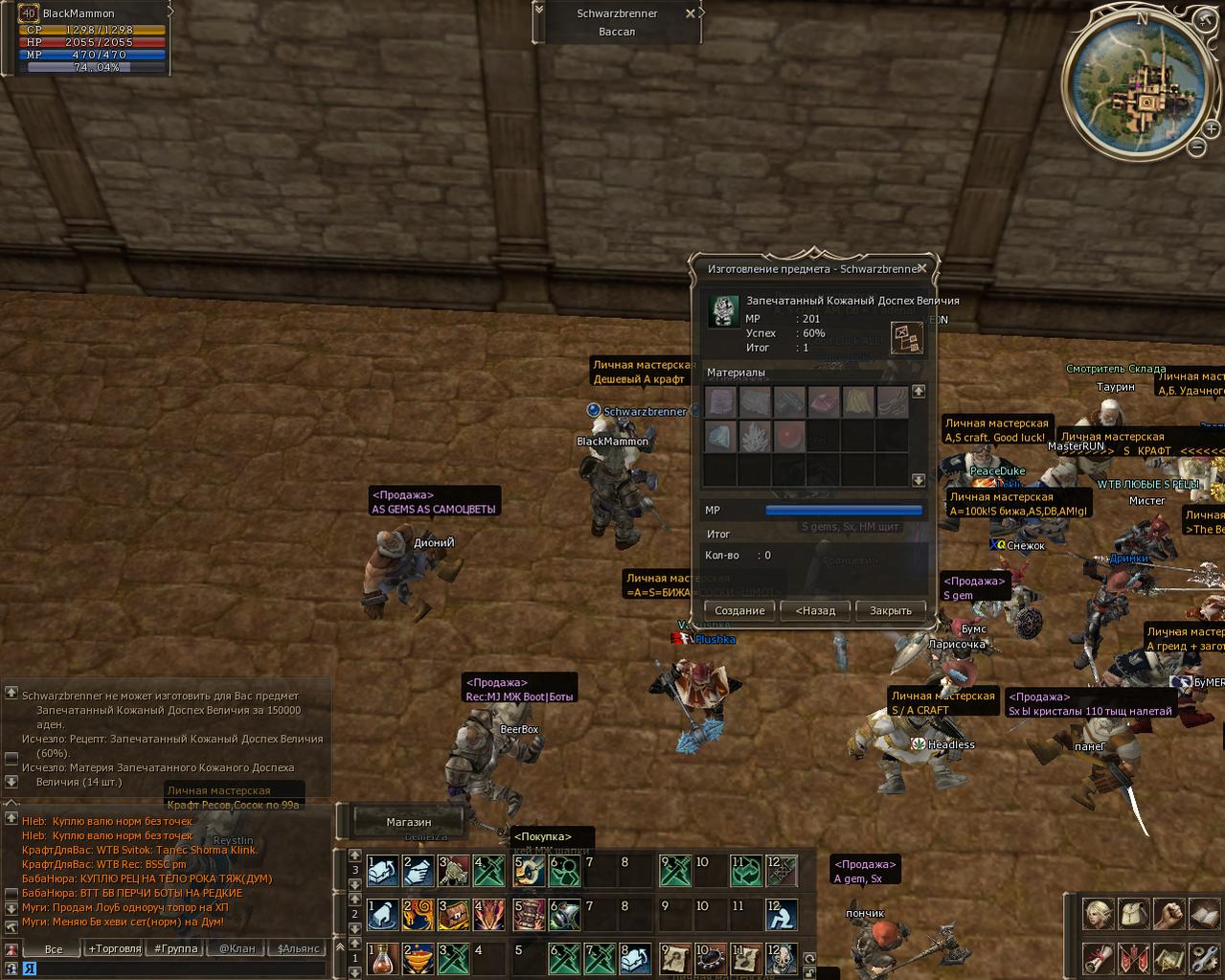Image resolution: width=1225 pixels, height=980 pixels.
Task: Zoom out the minimap with minus button
Action: [1196, 148]
